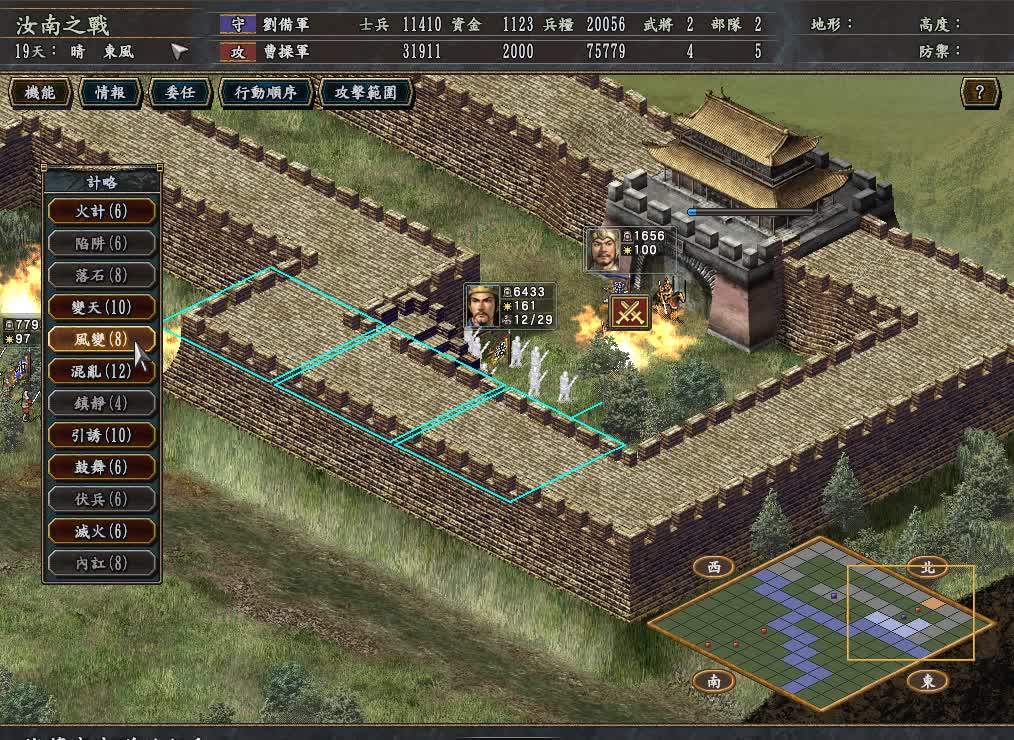Choose the 變天 weather change tactic
The height and width of the screenshot is (740, 1014).
101,307
